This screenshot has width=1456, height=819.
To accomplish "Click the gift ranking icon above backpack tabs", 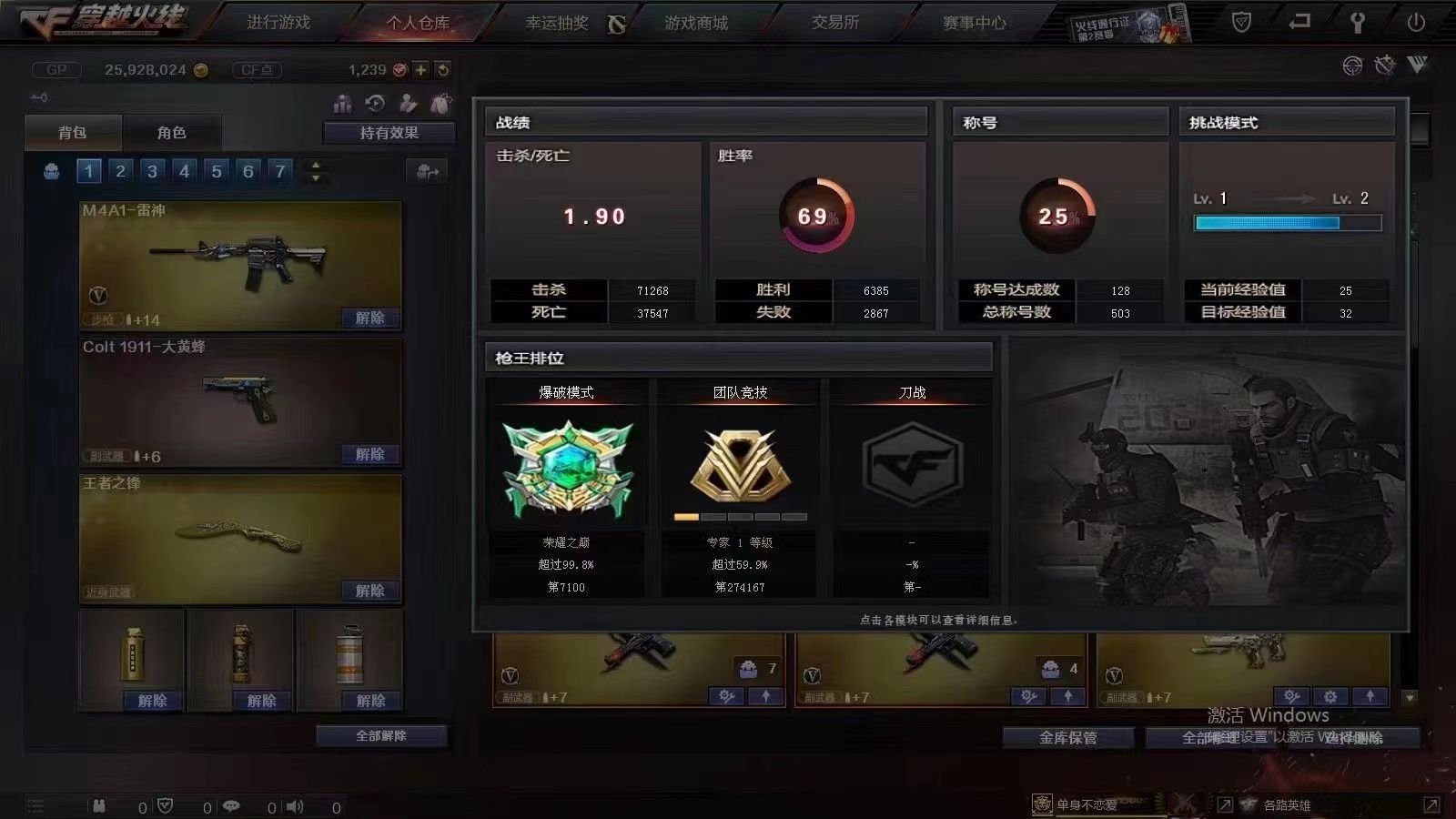I will pyautogui.click(x=343, y=103).
